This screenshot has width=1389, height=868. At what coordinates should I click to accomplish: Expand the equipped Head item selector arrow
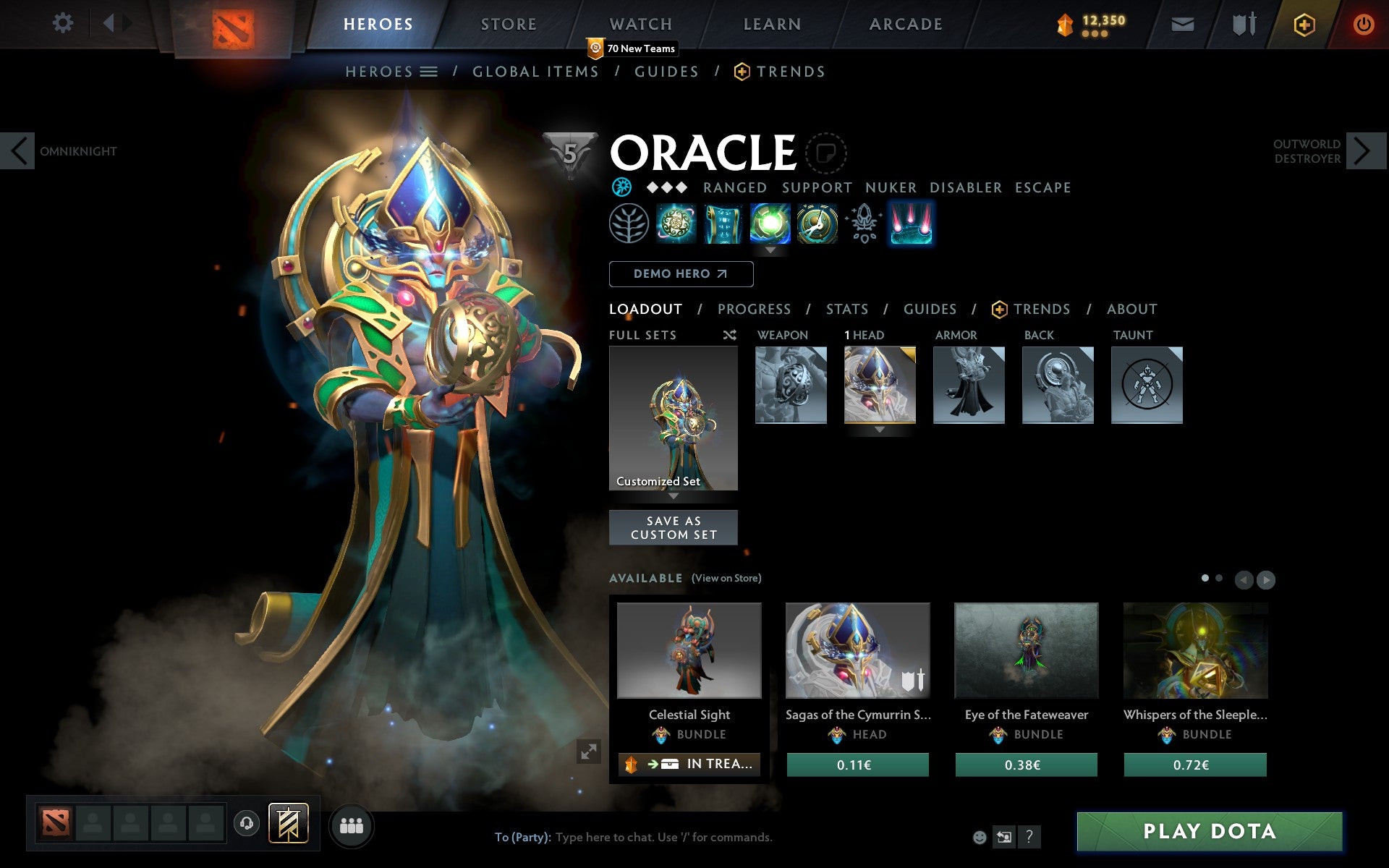[880, 428]
